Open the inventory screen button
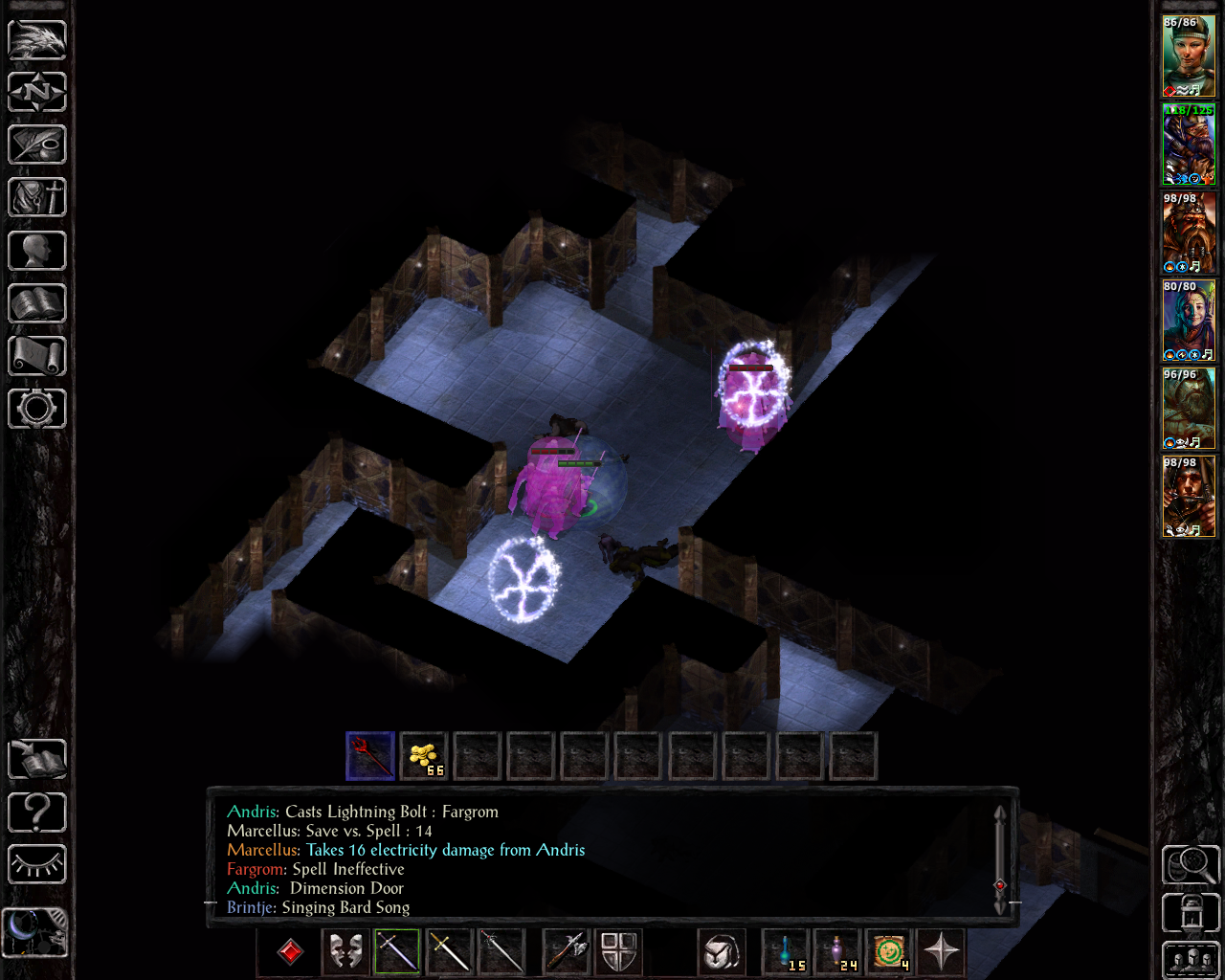The image size is (1225, 980). coord(37,198)
